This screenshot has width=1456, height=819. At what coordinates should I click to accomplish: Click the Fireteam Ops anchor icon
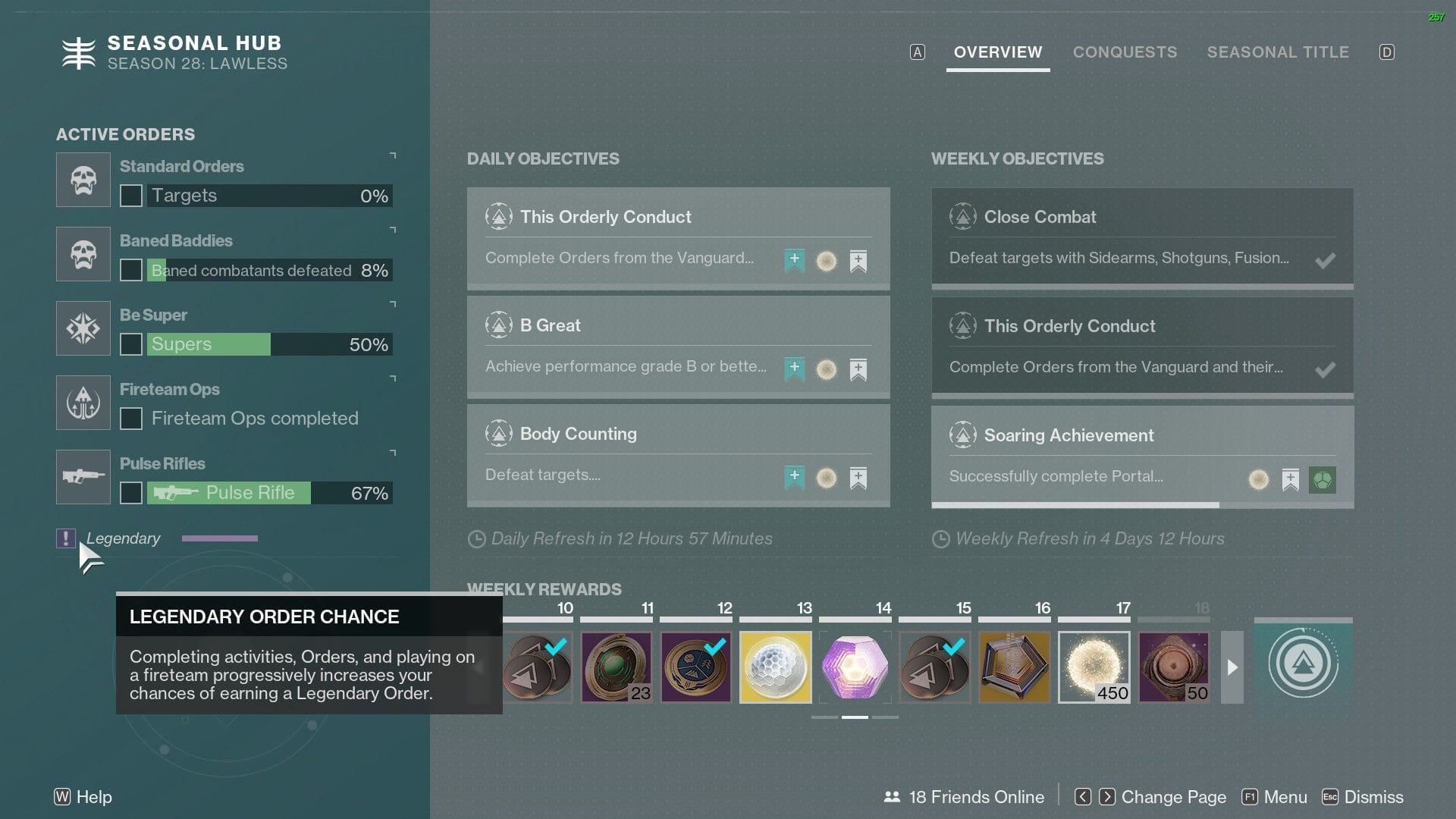click(x=83, y=403)
